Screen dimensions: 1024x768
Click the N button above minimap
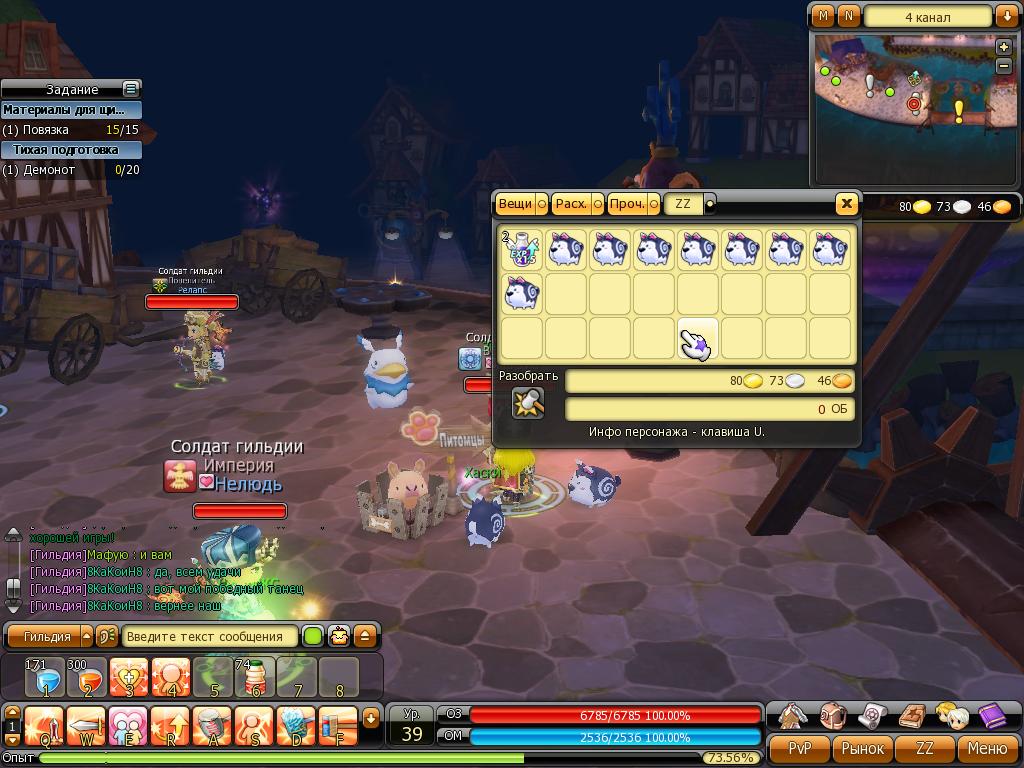[849, 16]
